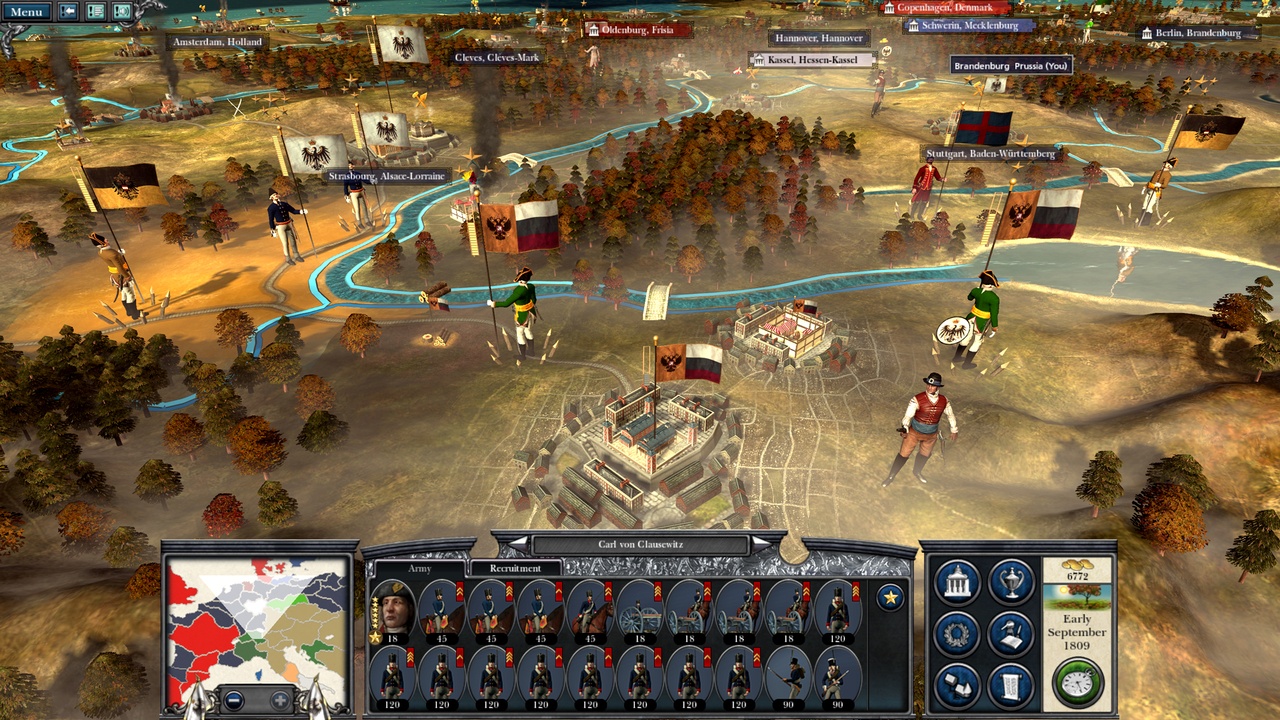The height and width of the screenshot is (720, 1280).
Task: Open the message list icon in top bar
Action: tap(96, 12)
